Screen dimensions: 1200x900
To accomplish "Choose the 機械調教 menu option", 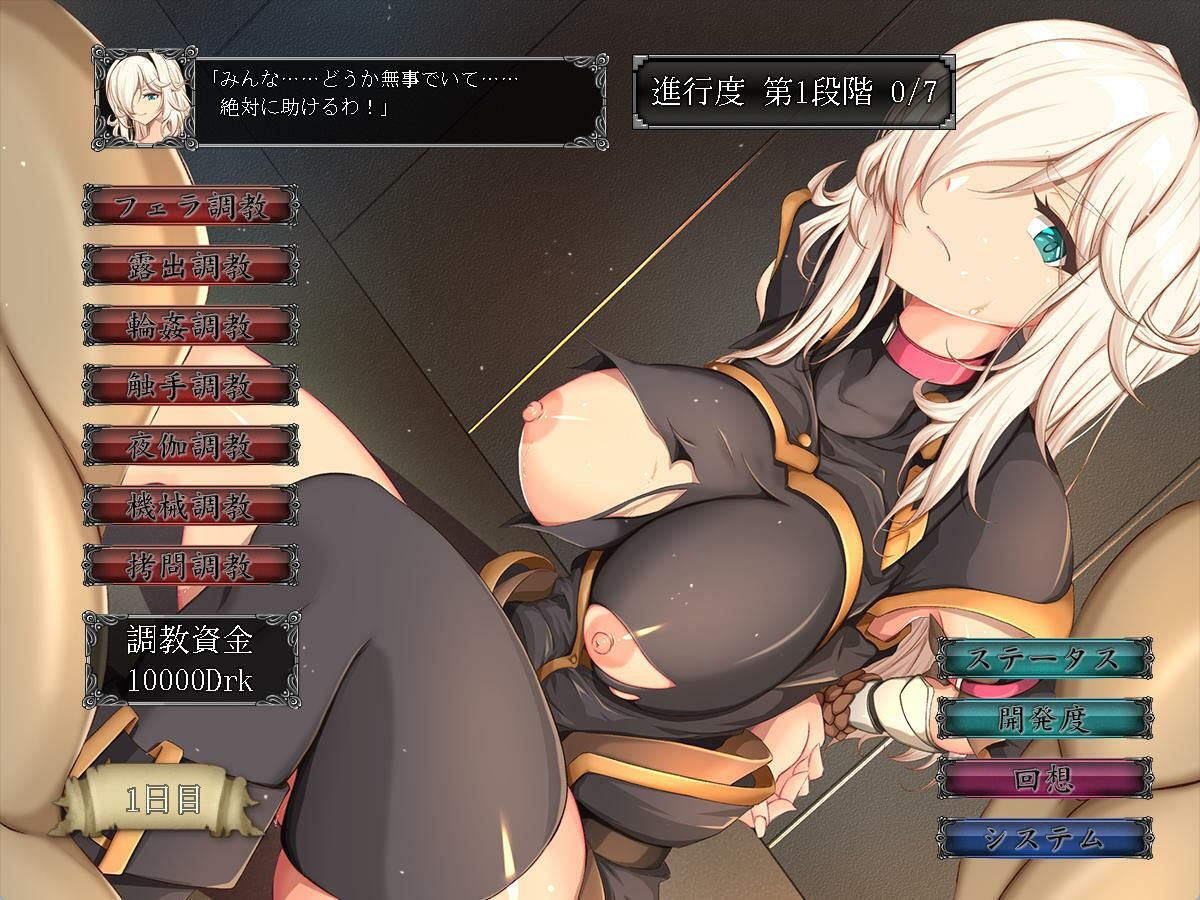I will 190,506.
